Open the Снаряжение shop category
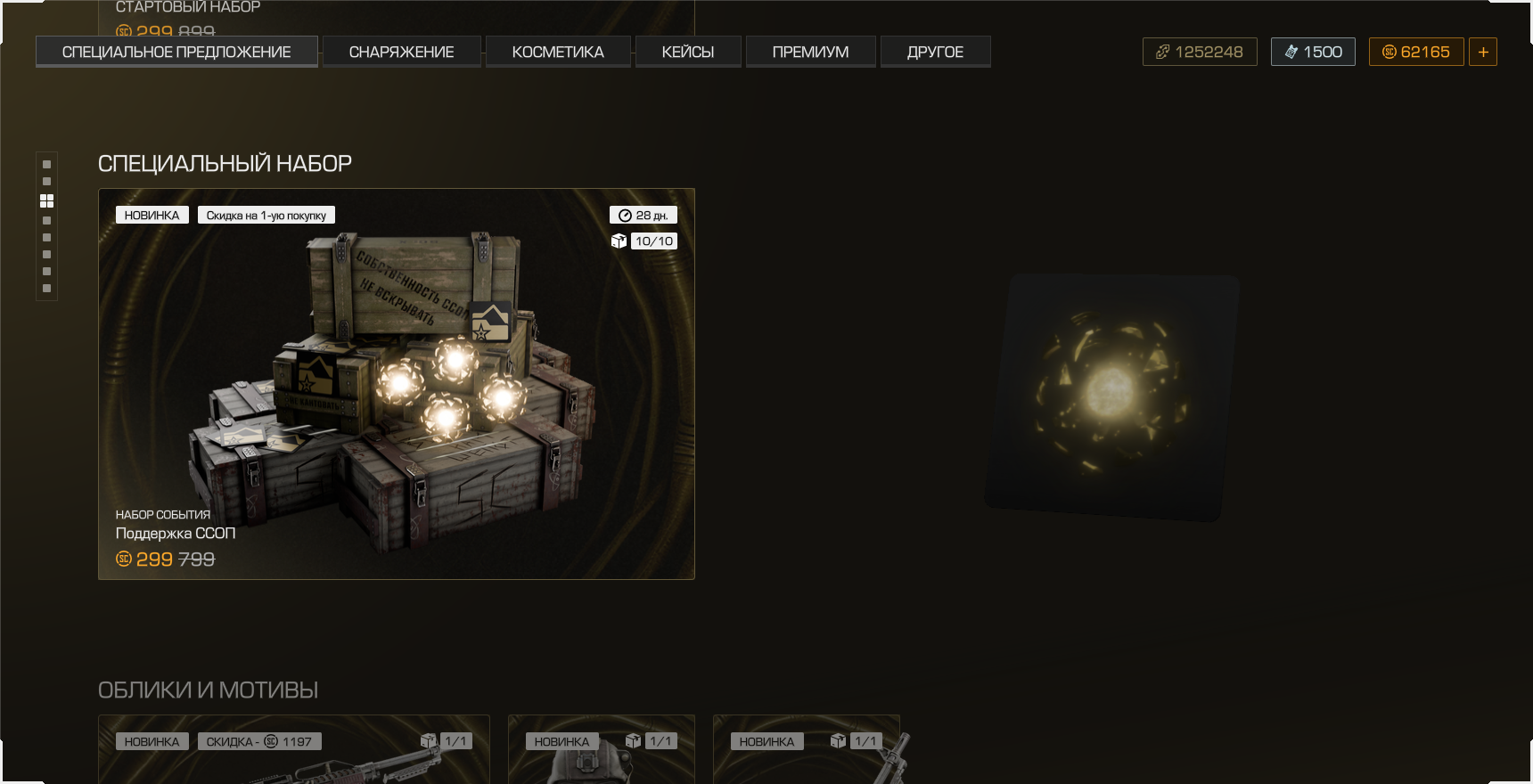This screenshot has width=1533, height=784. click(401, 52)
